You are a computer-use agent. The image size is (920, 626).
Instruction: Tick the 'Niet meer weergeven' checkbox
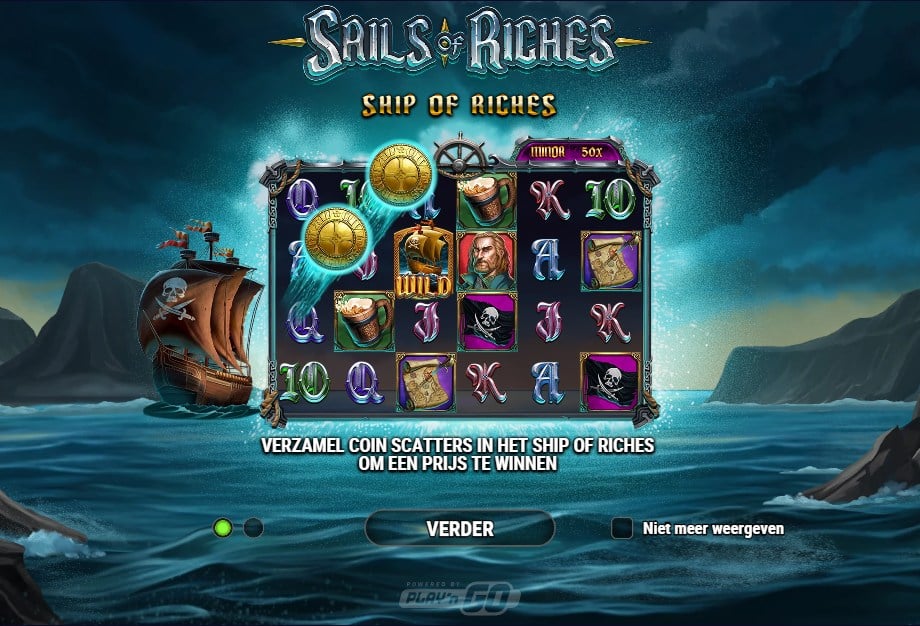click(622, 528)
